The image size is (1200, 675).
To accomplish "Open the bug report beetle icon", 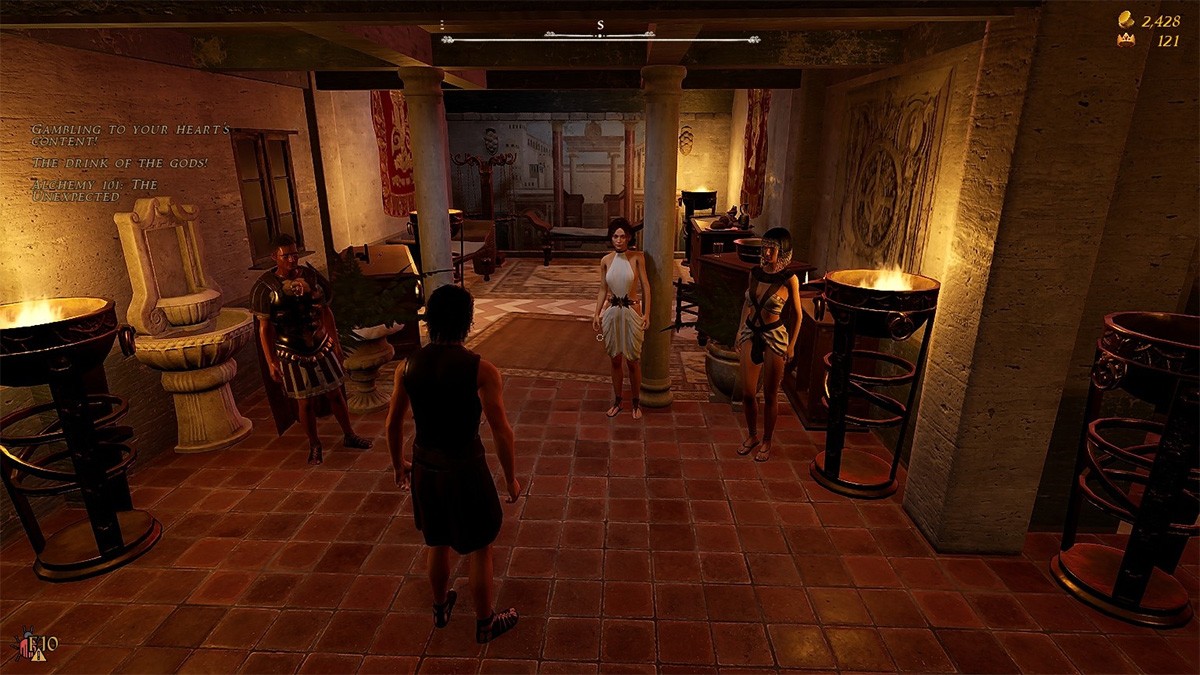I will tap(27, 645).
